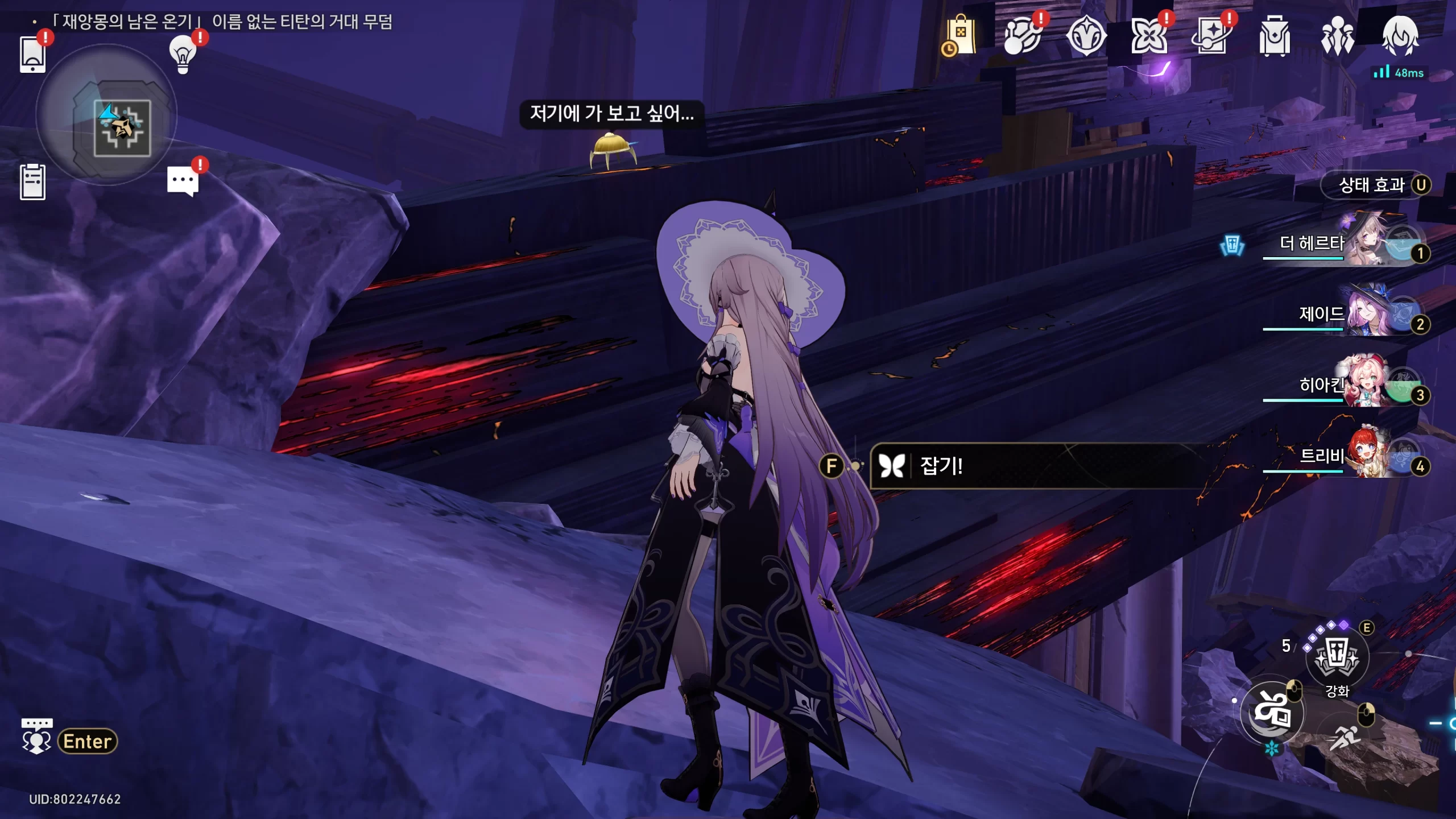Open the team setup icon with three figures
The width and height of the screenshot is (1456, 819).
[x=1337, y=36]
